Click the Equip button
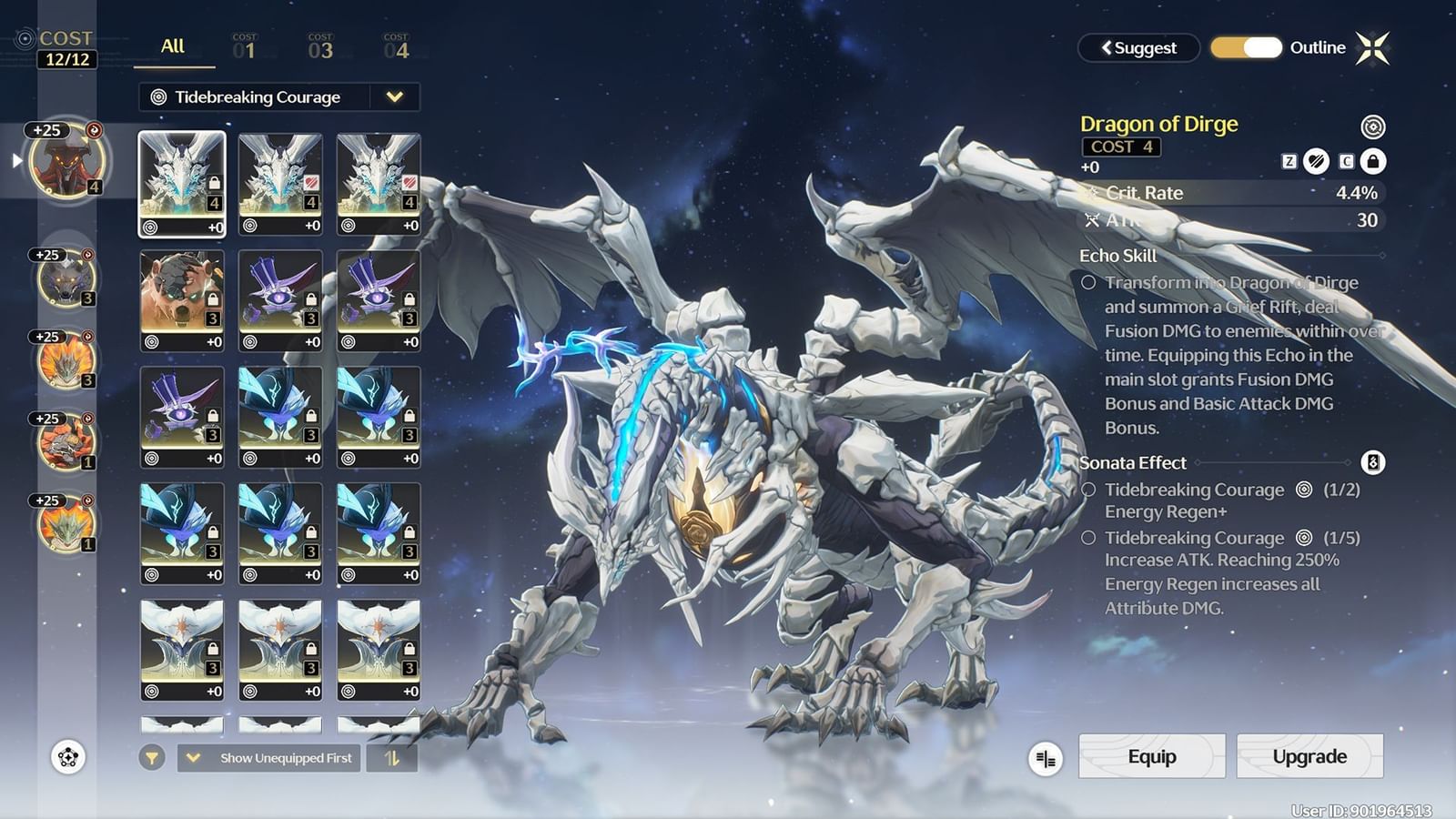This screenshot has width=1456, height=819. coord(1151,756)
